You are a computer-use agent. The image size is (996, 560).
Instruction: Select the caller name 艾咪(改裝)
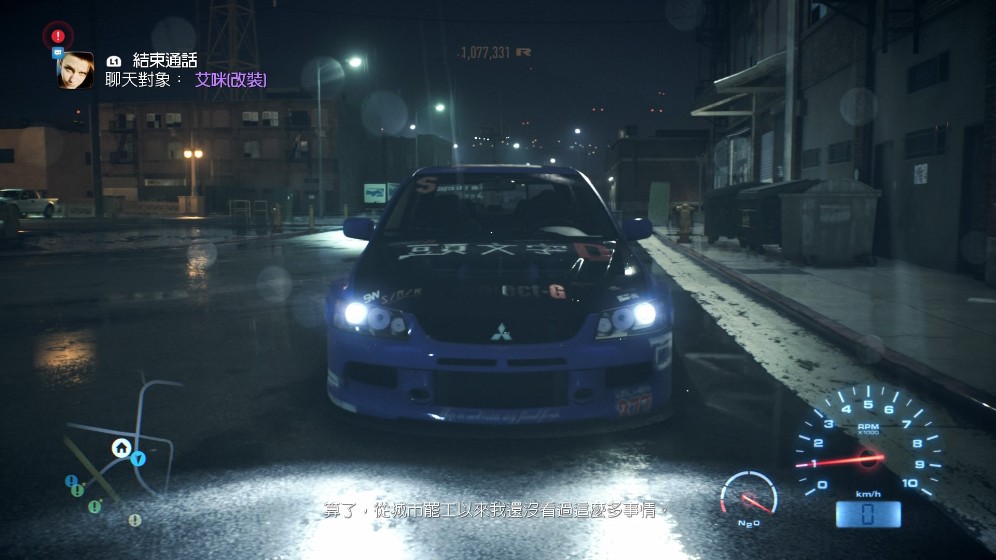(x=231, y=80)
